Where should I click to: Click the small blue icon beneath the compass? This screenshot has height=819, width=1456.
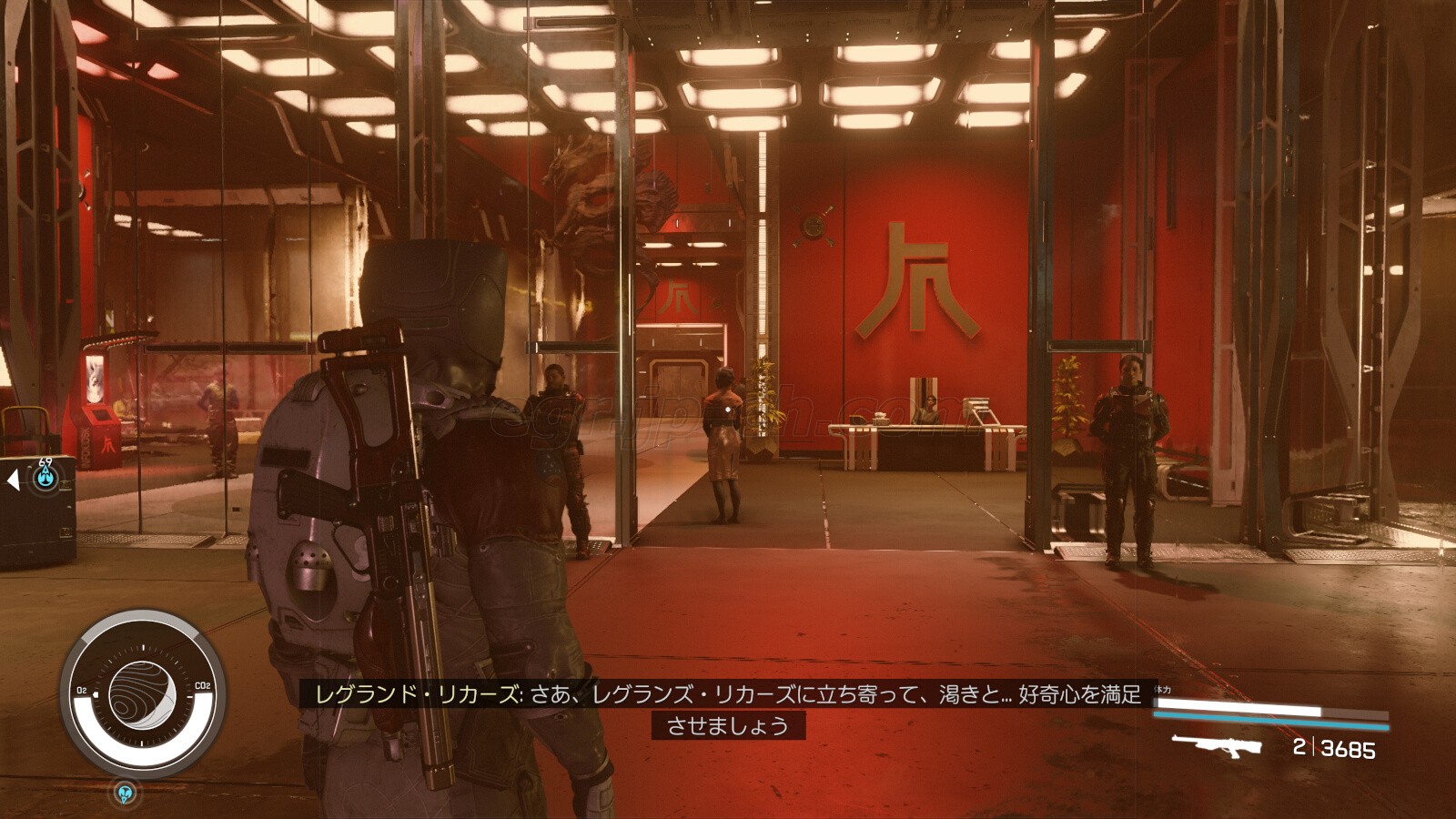[126, 793]
